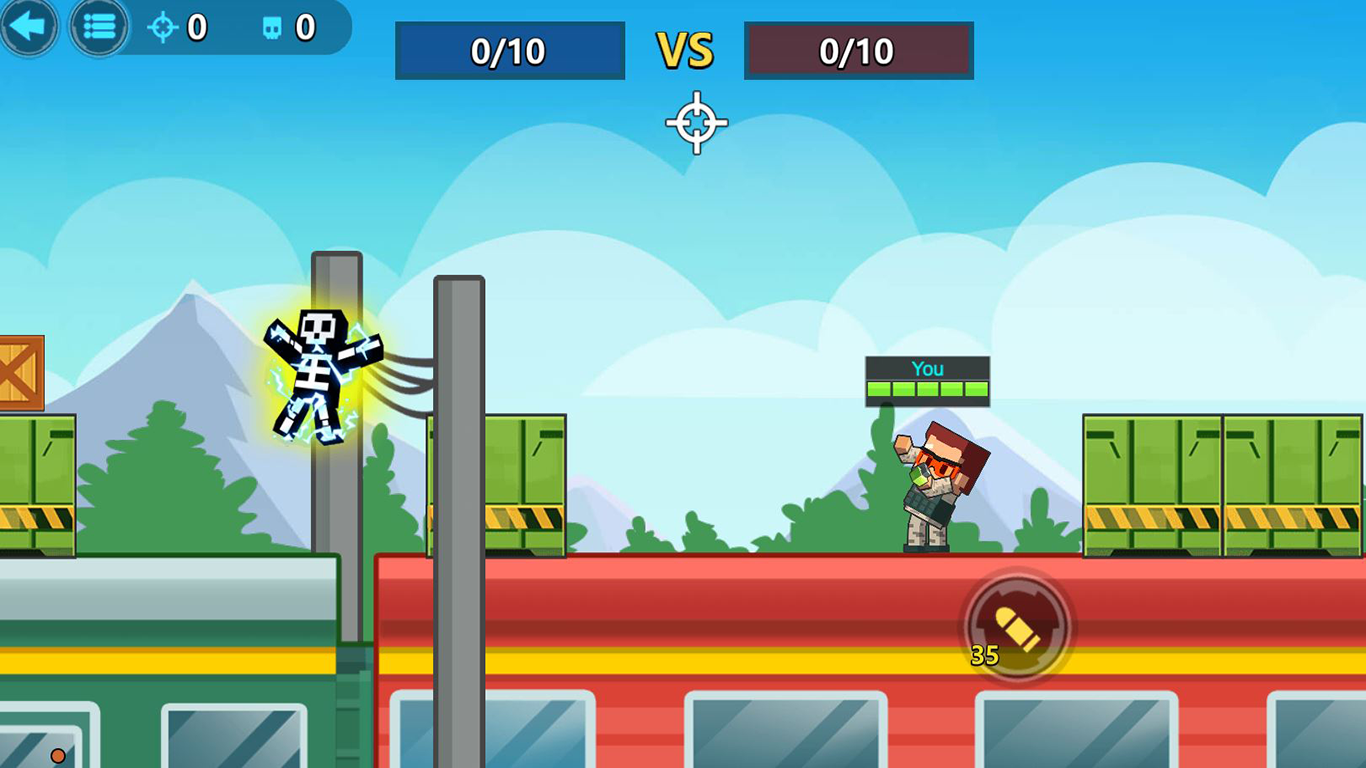Click the aiming crosshair reticle below the scoreboard
Viewport: 1366px width, 768px height.
[697, 122]
